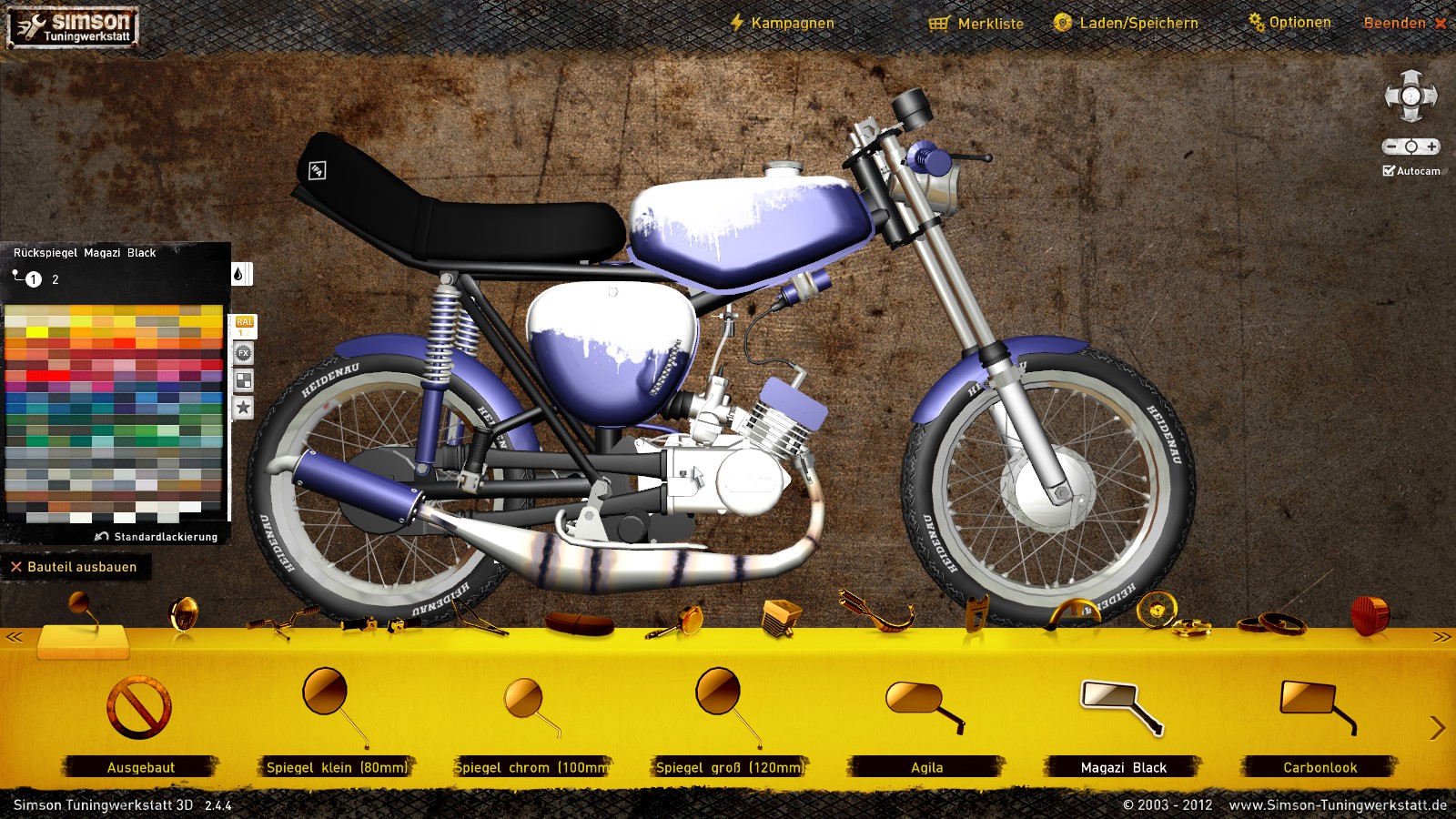Open the star favorites paint icon
Screen dimensions: 1456x819
click(x=242, y=408)
